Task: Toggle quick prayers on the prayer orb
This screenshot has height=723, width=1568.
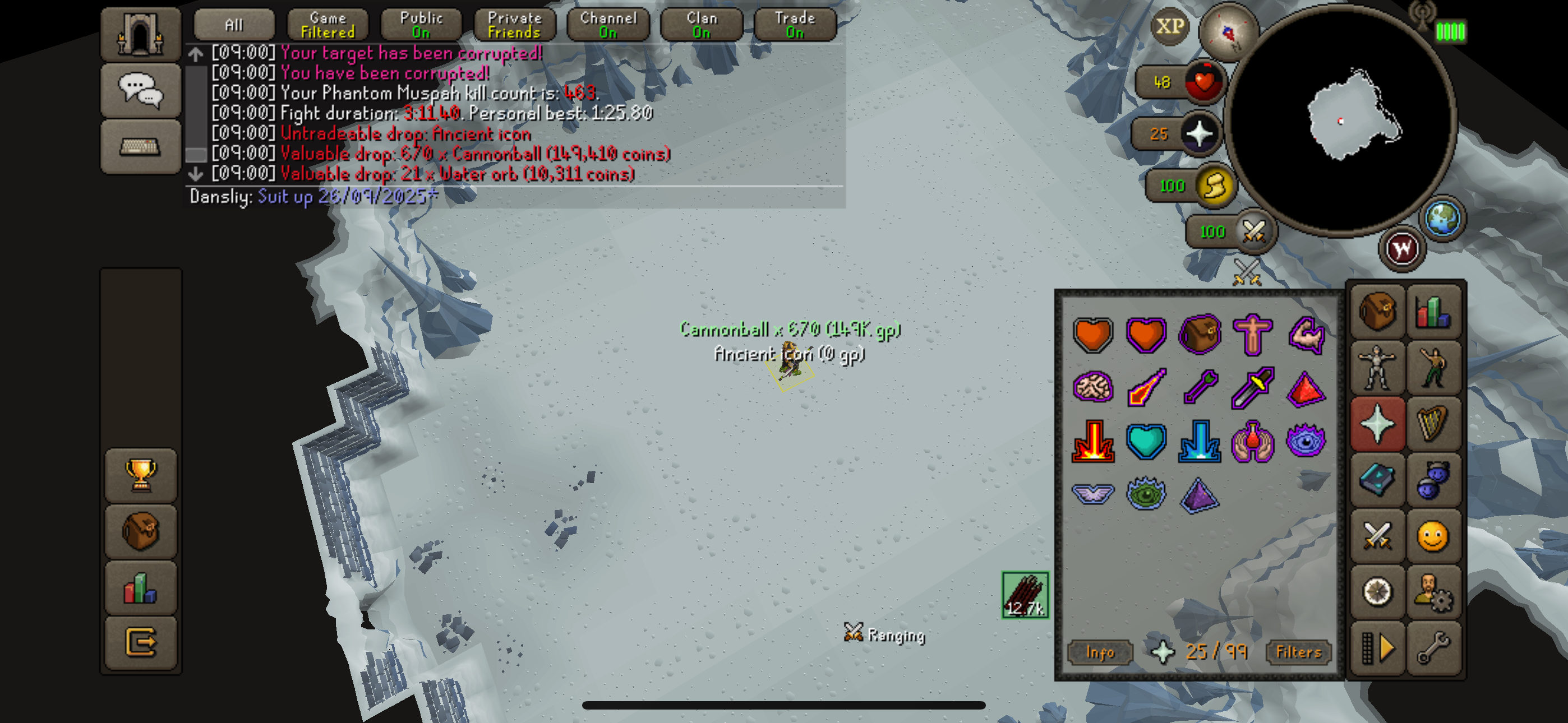Action: (1199, 134)
